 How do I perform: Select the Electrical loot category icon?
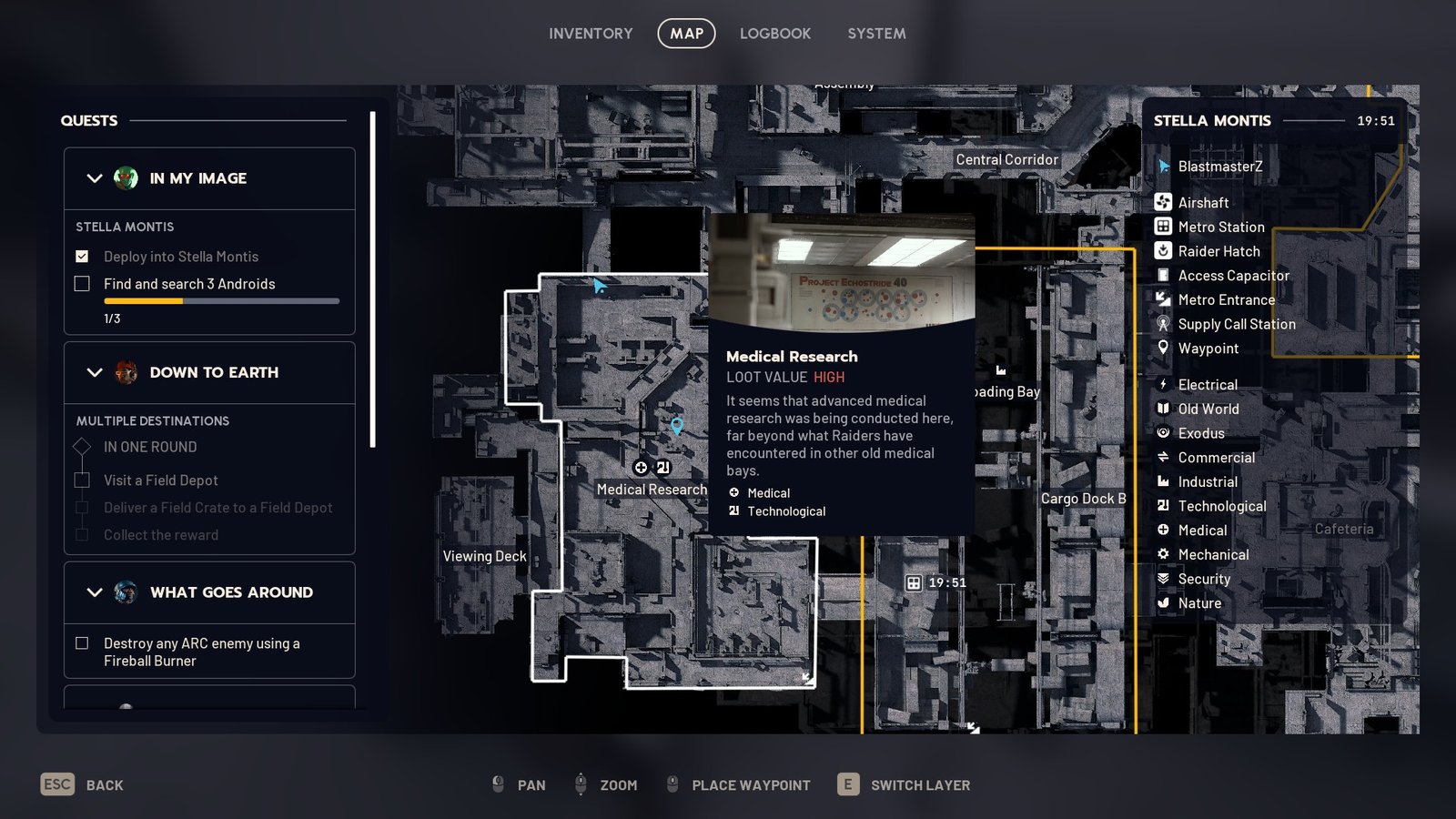coord(1162,384)
